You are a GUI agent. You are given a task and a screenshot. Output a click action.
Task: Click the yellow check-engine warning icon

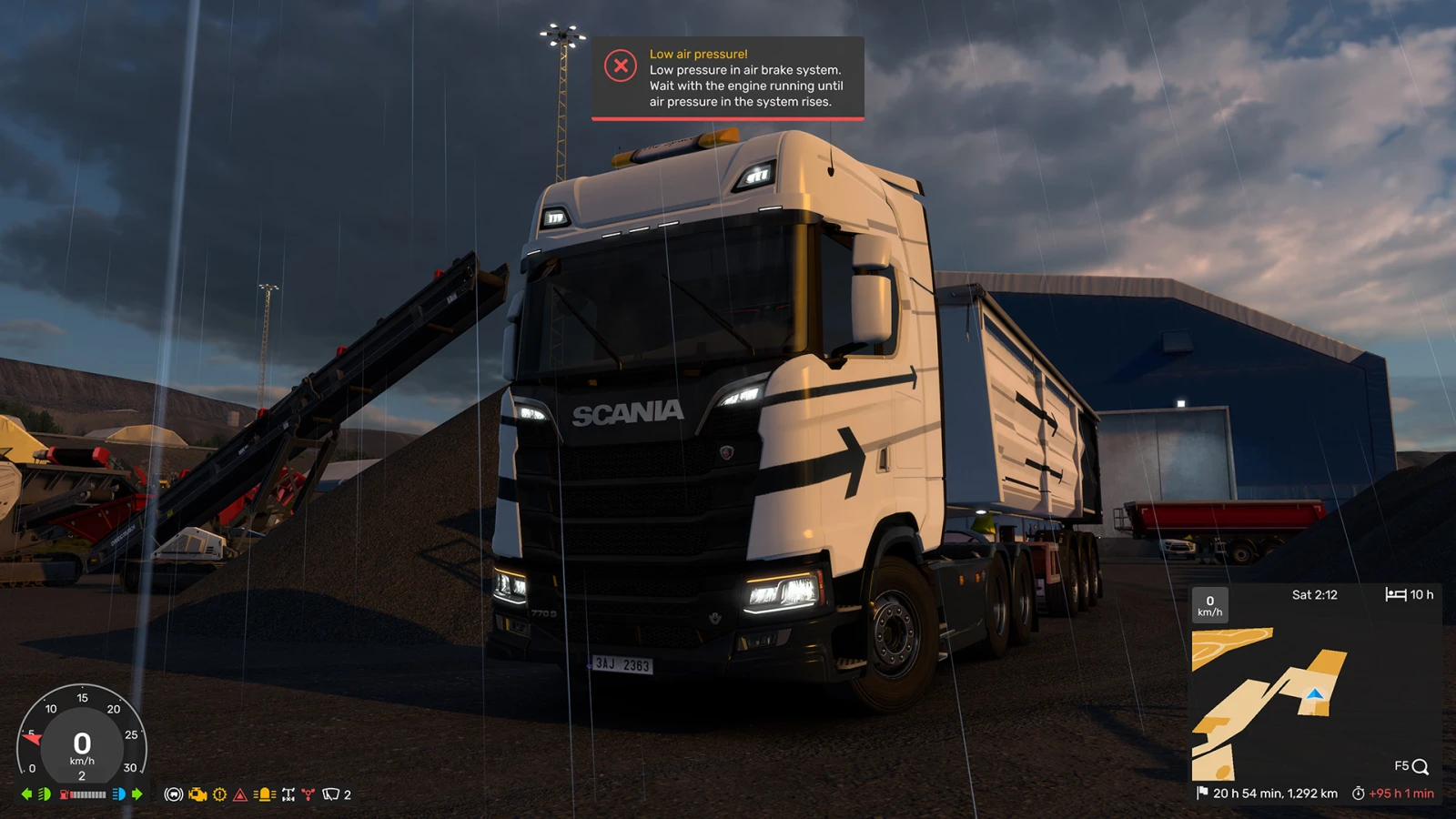197,794
